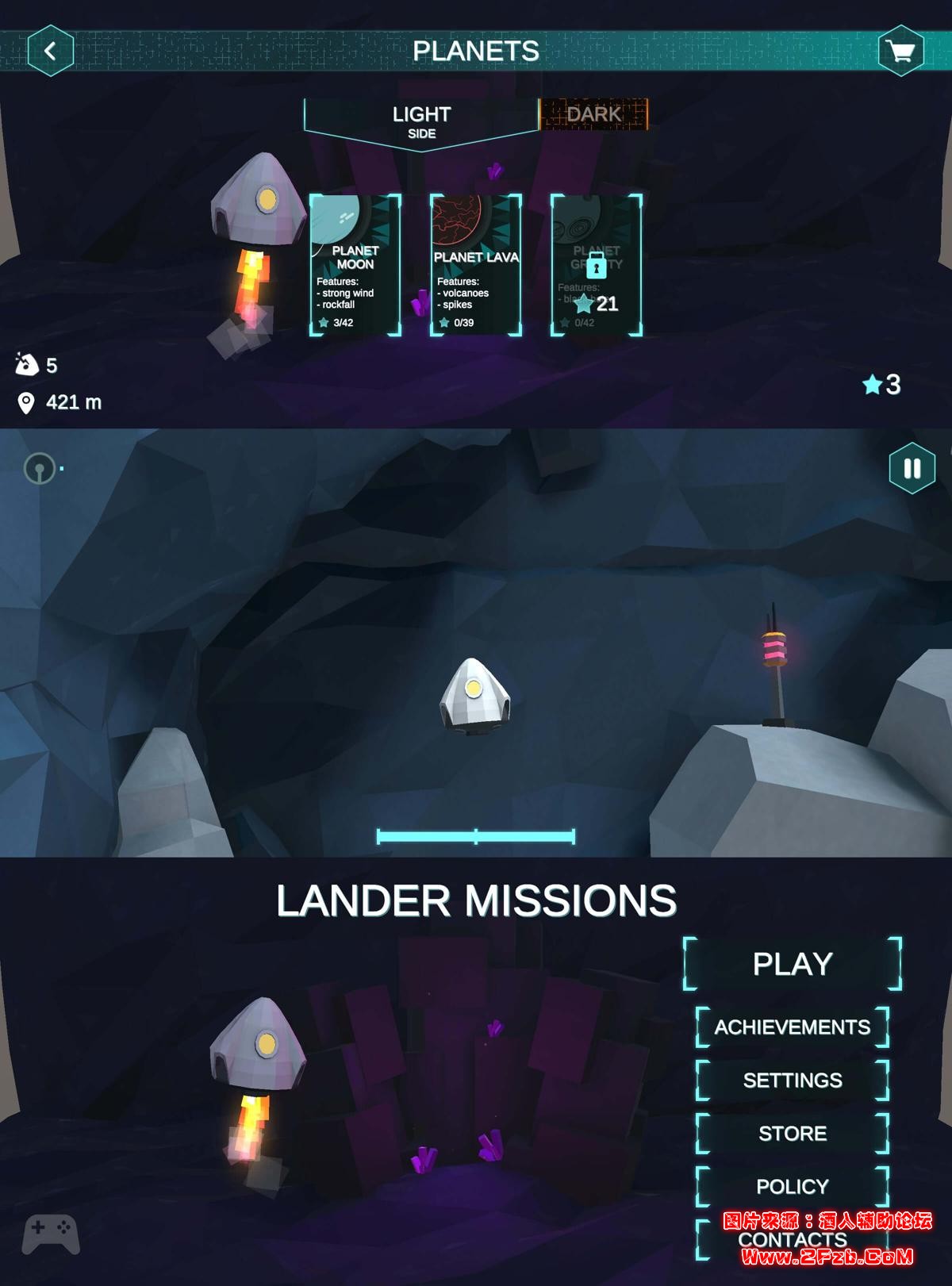The height and width of the screenshot is (1286, 952).
Task: Select the Planet Moon card
Action: (x=355, y=265)
